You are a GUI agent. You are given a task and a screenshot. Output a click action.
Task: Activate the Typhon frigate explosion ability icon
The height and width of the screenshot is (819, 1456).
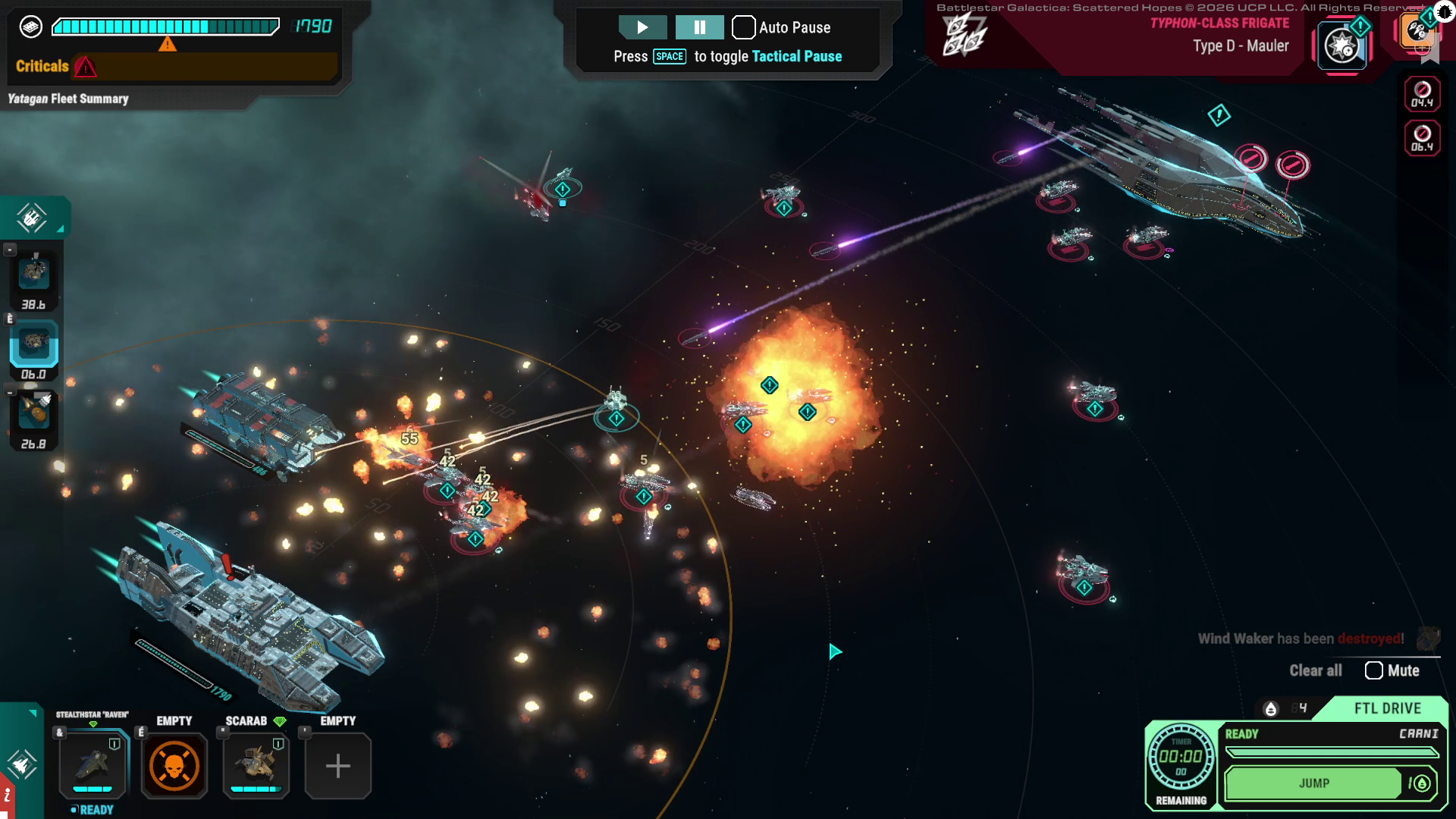click(x=1341, y=46)
